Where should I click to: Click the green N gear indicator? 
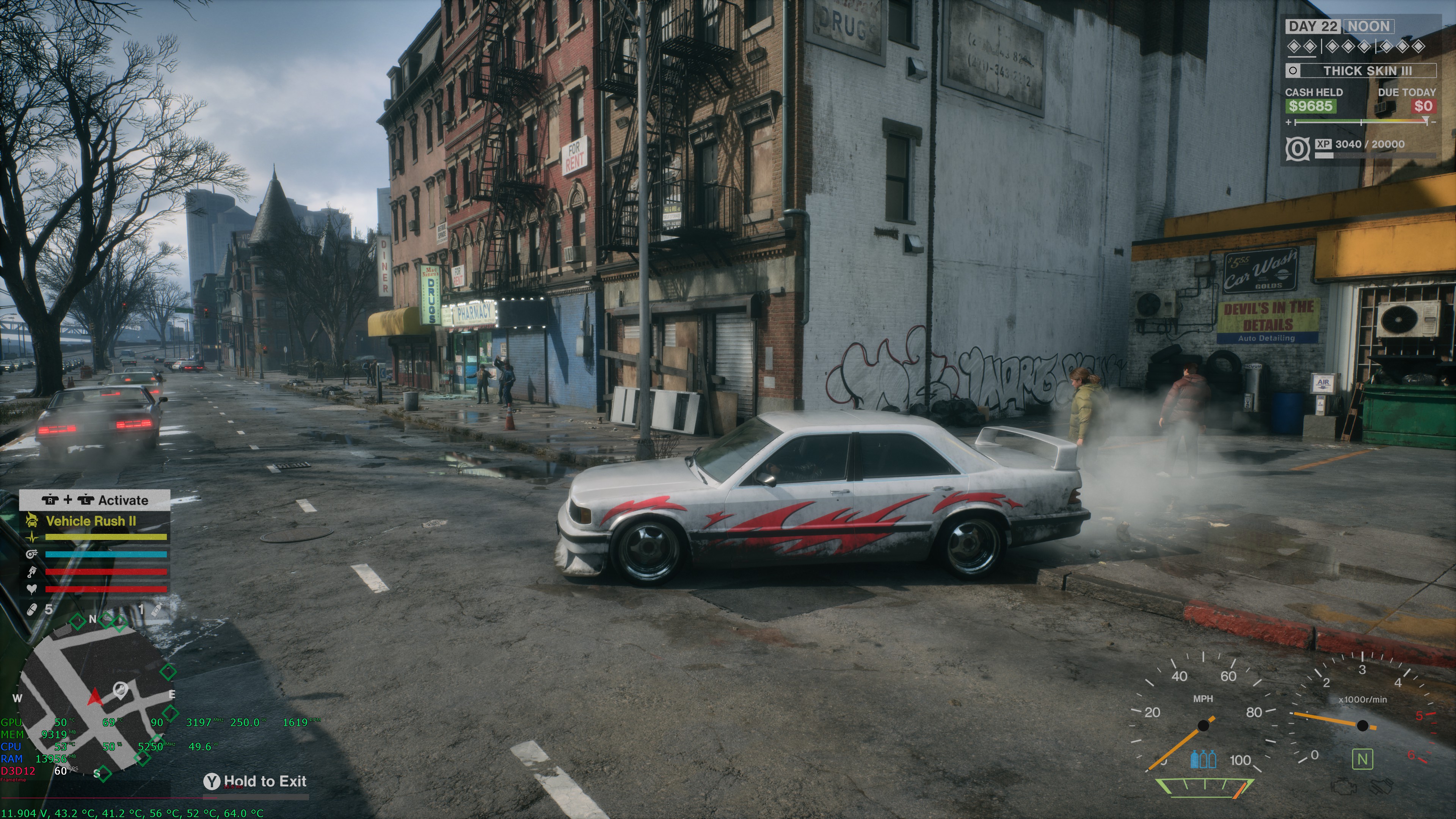coord(1362,758)
